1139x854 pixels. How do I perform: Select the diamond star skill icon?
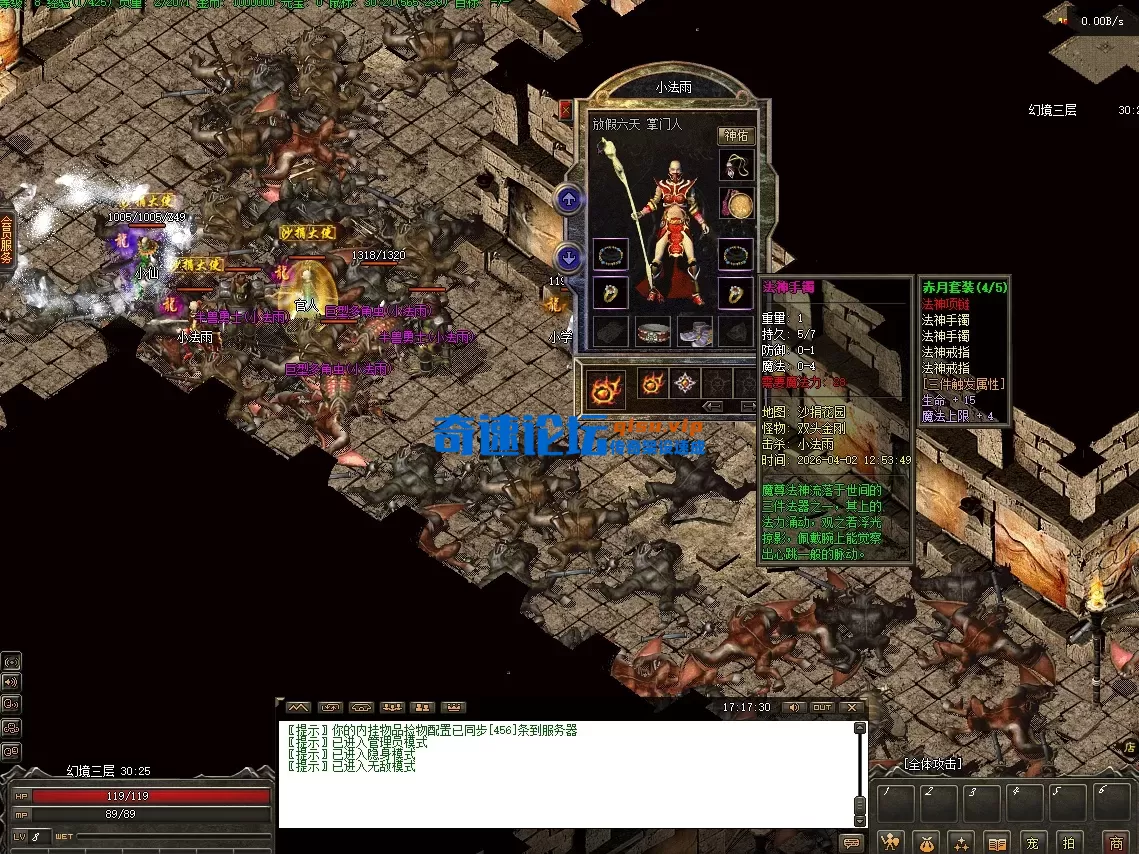click(x=684, y=383)
